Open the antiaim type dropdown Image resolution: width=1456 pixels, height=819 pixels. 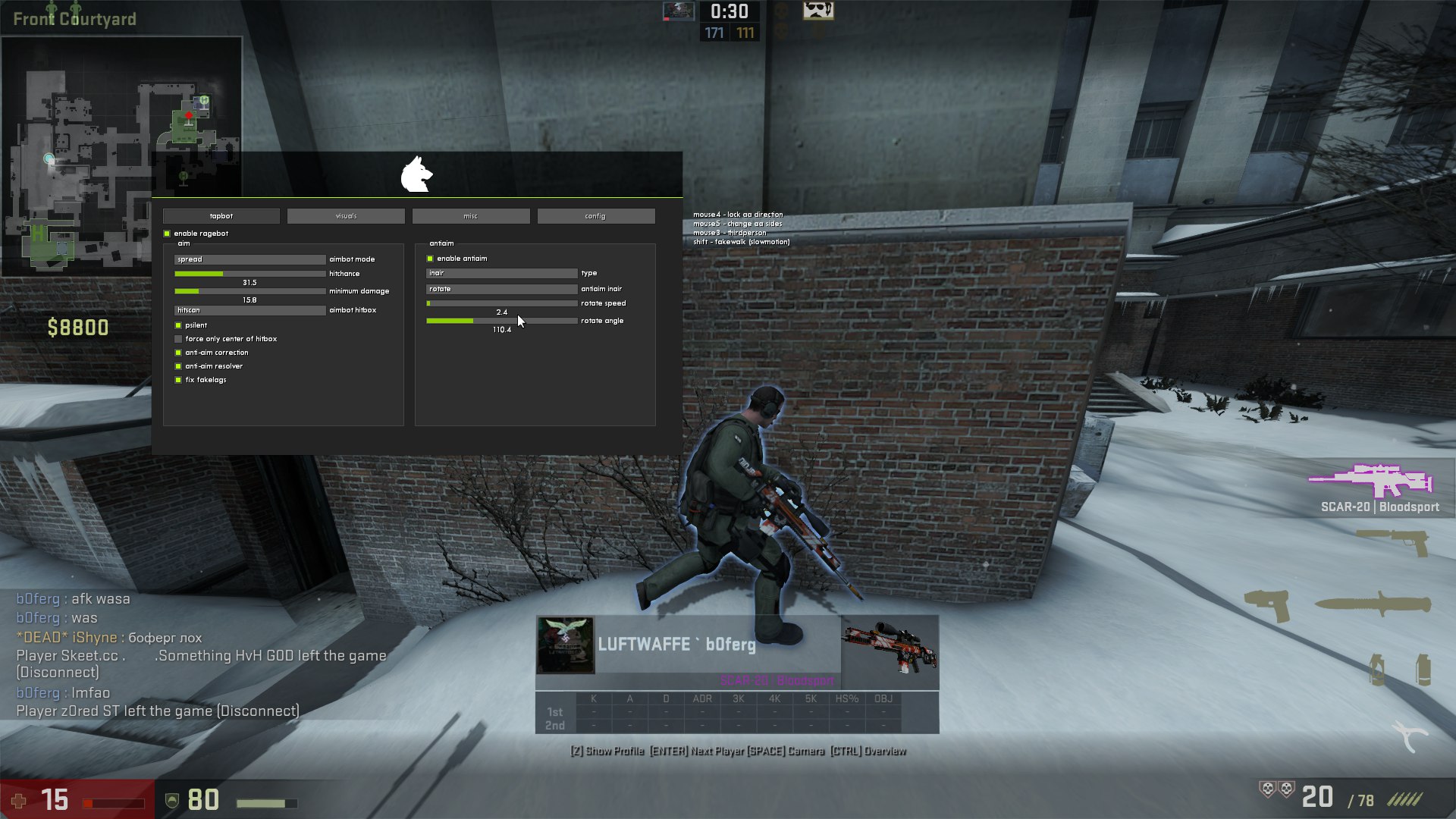pos(501,273)
